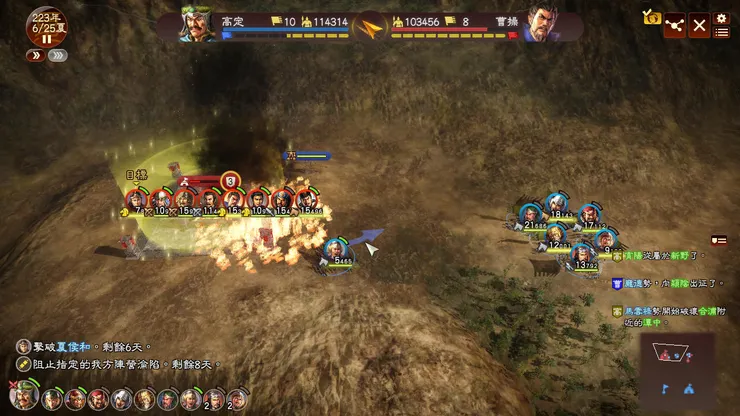The width and height of the screenshot is (740, 416).
Task: Click the message log toggle above the notifications
Action: 718,240
